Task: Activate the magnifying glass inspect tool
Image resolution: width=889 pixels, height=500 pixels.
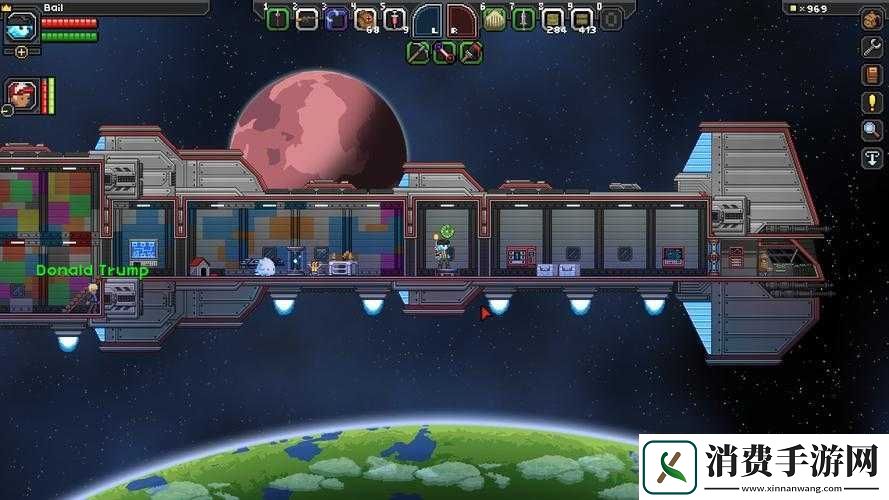Action: (x=871, y=130)
